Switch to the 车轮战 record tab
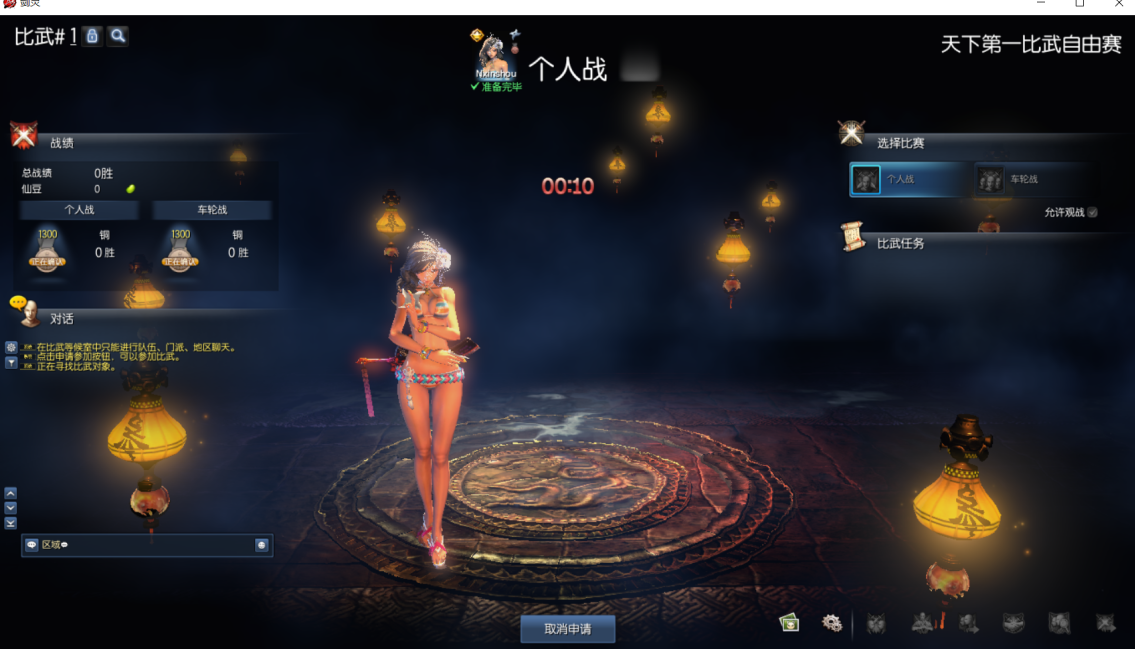Screen dimensions: 1135x649 [212, 210]
